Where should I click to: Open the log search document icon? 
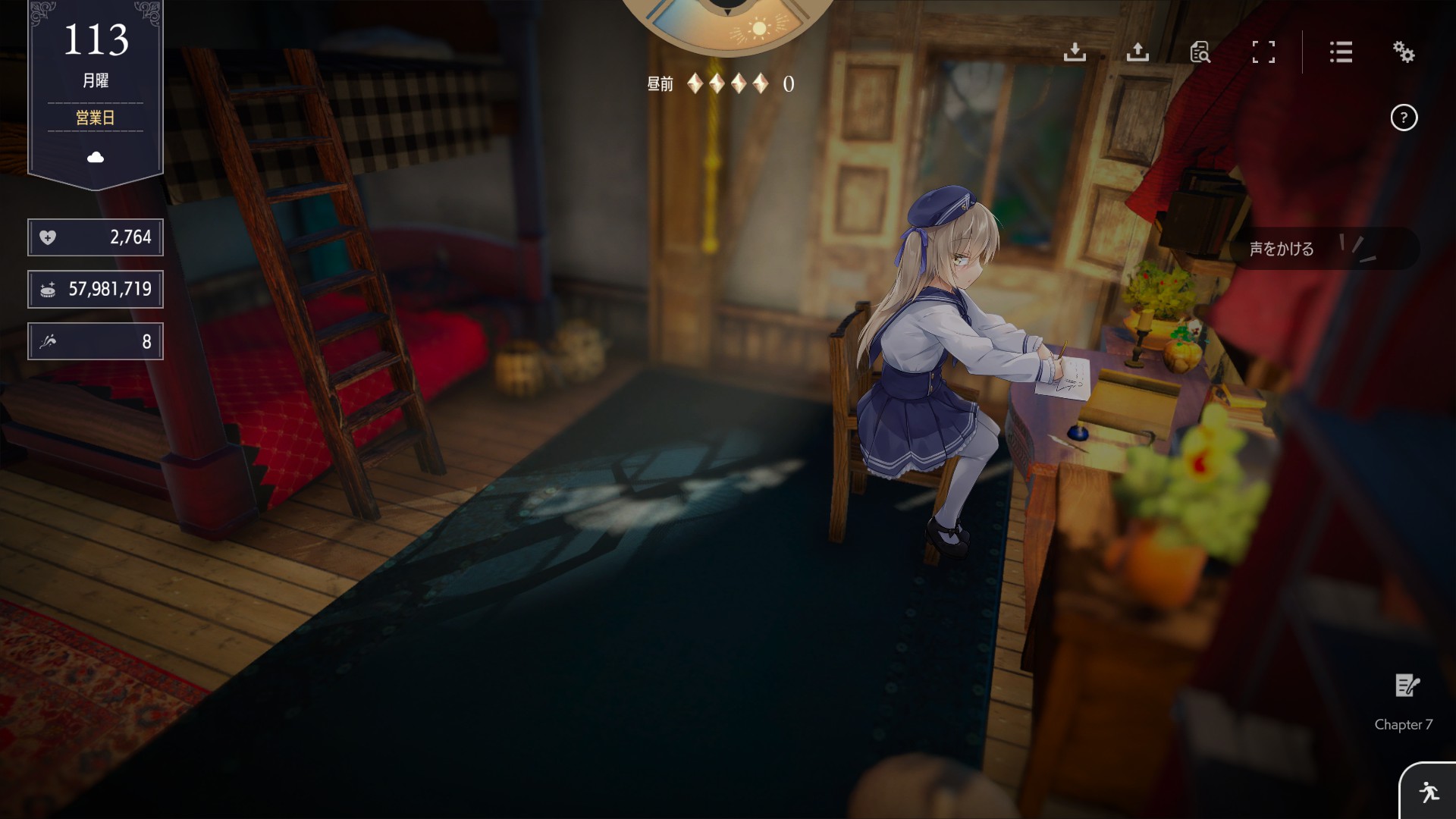coord(1200,52)
